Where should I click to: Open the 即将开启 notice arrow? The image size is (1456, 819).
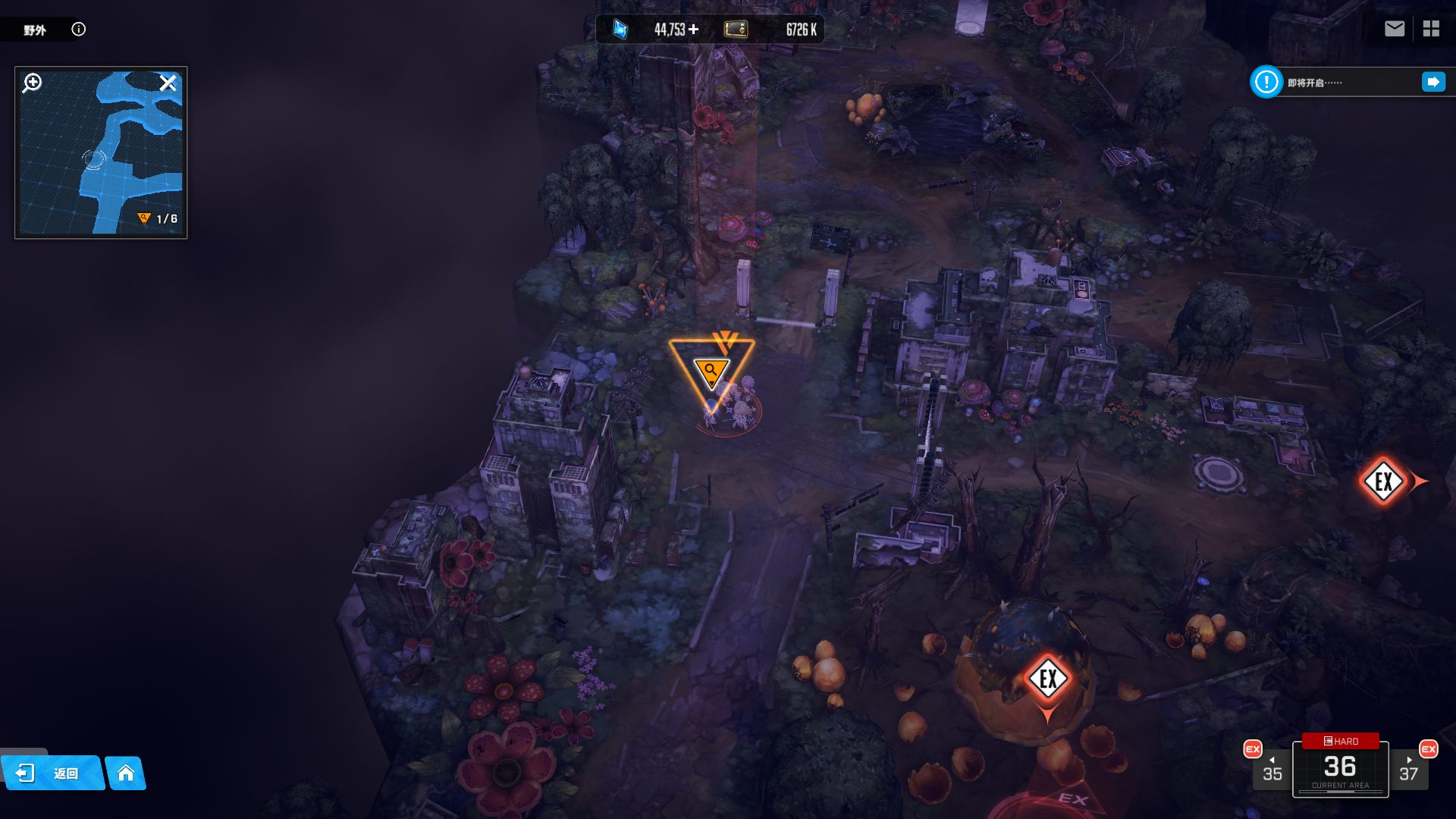(1433, 82)
